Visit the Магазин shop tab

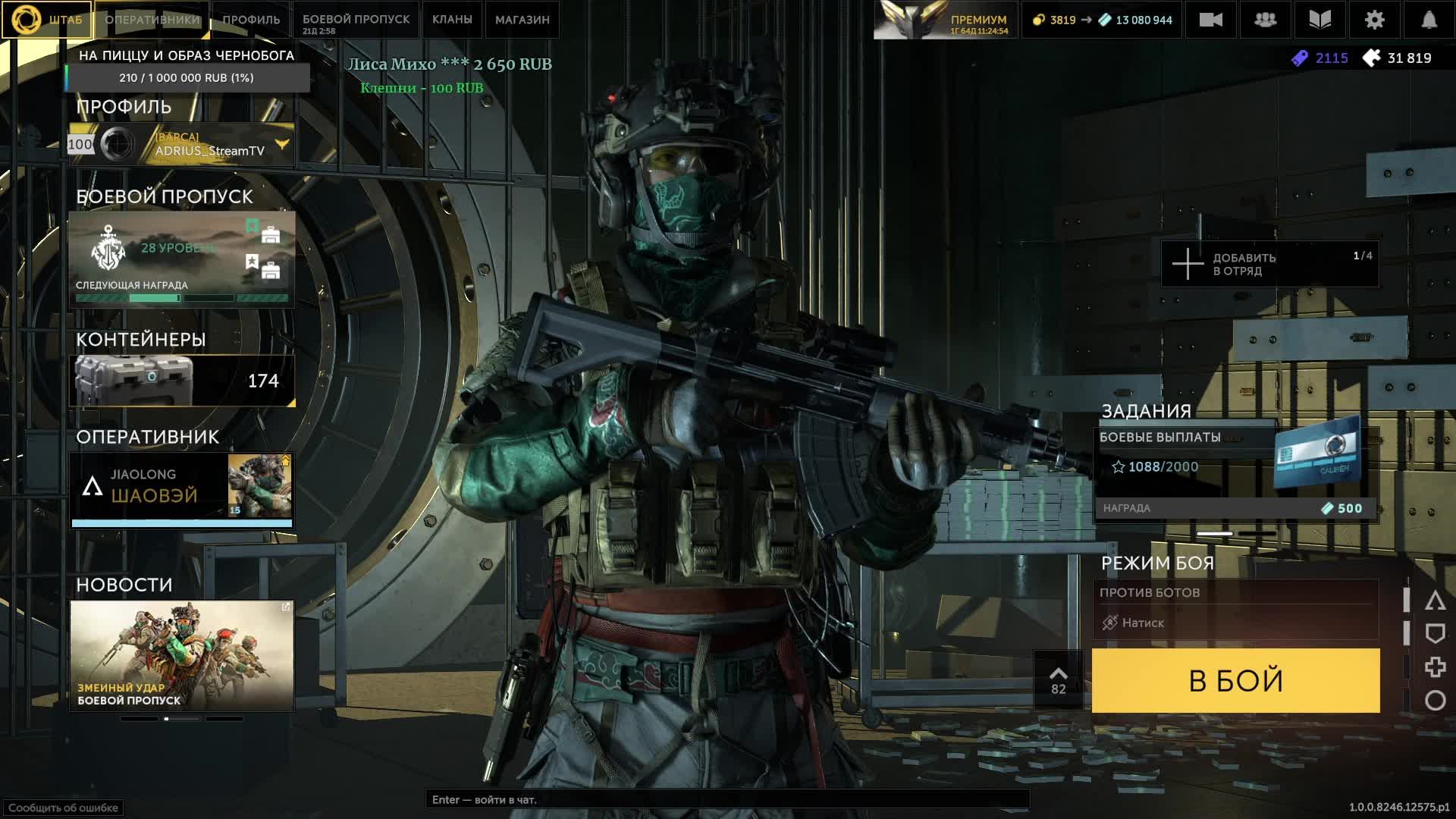522,20
